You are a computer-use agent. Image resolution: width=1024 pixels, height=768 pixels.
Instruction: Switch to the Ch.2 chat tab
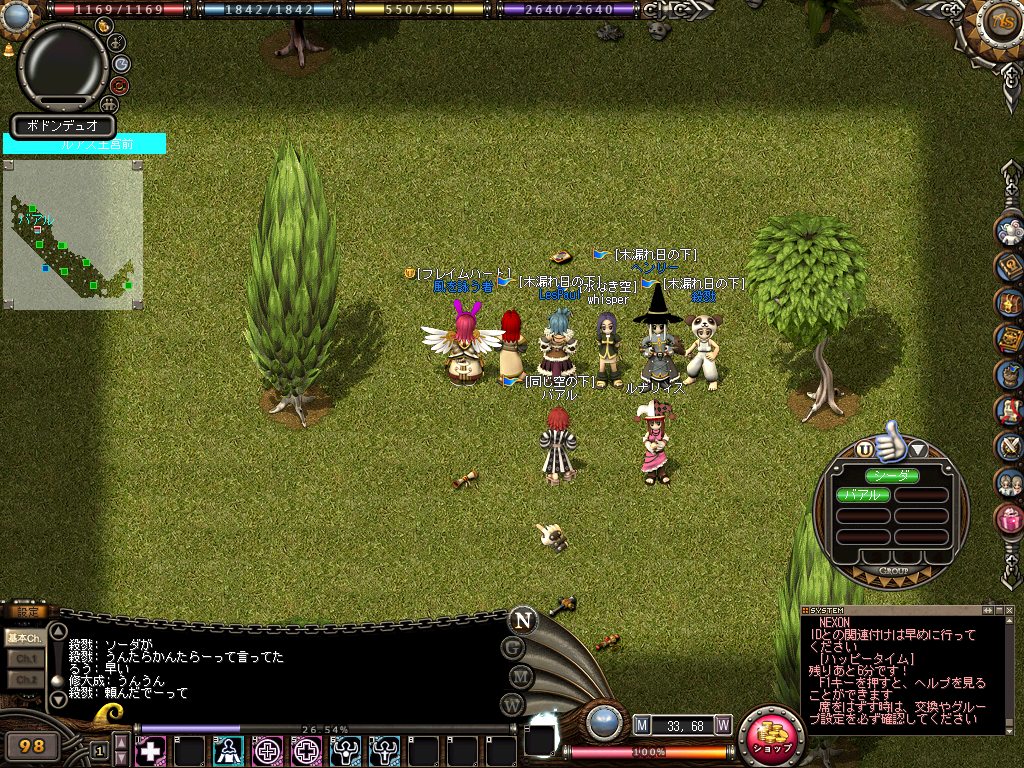pyautogui.click(x=23, y=680)
